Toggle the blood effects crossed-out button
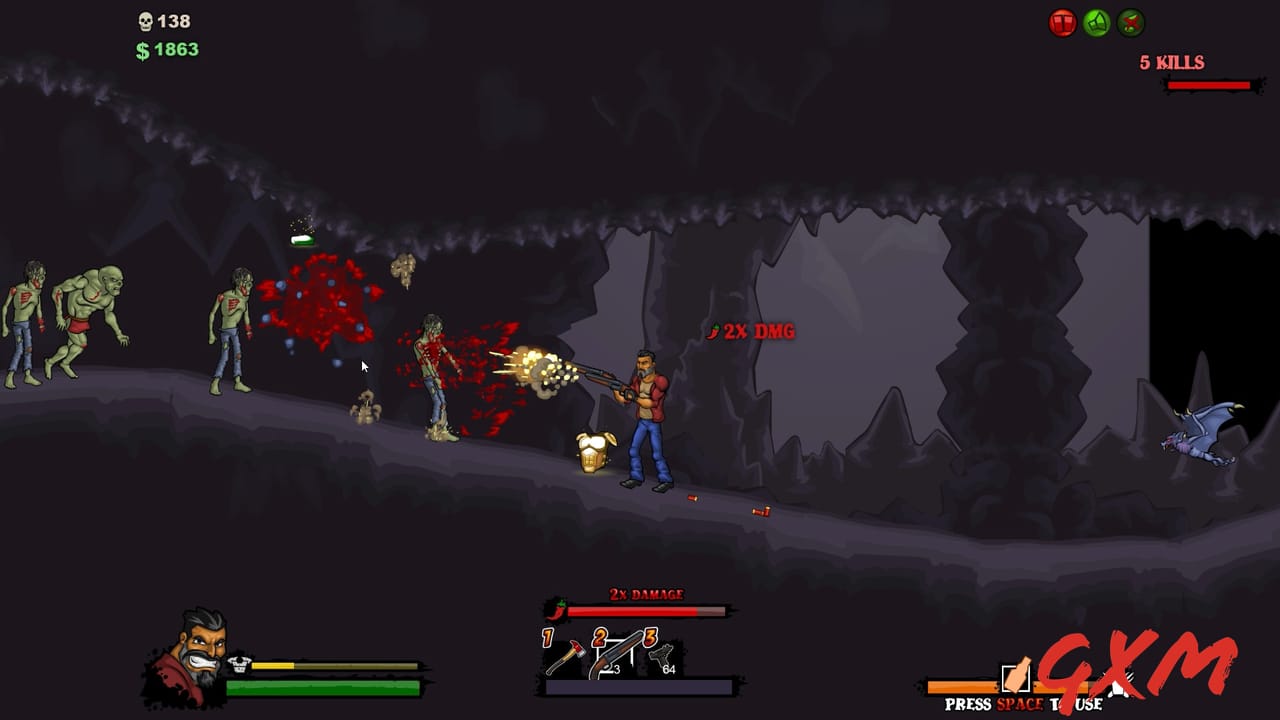Viewport: 1280px width, 720px height. click(1130, 21)
